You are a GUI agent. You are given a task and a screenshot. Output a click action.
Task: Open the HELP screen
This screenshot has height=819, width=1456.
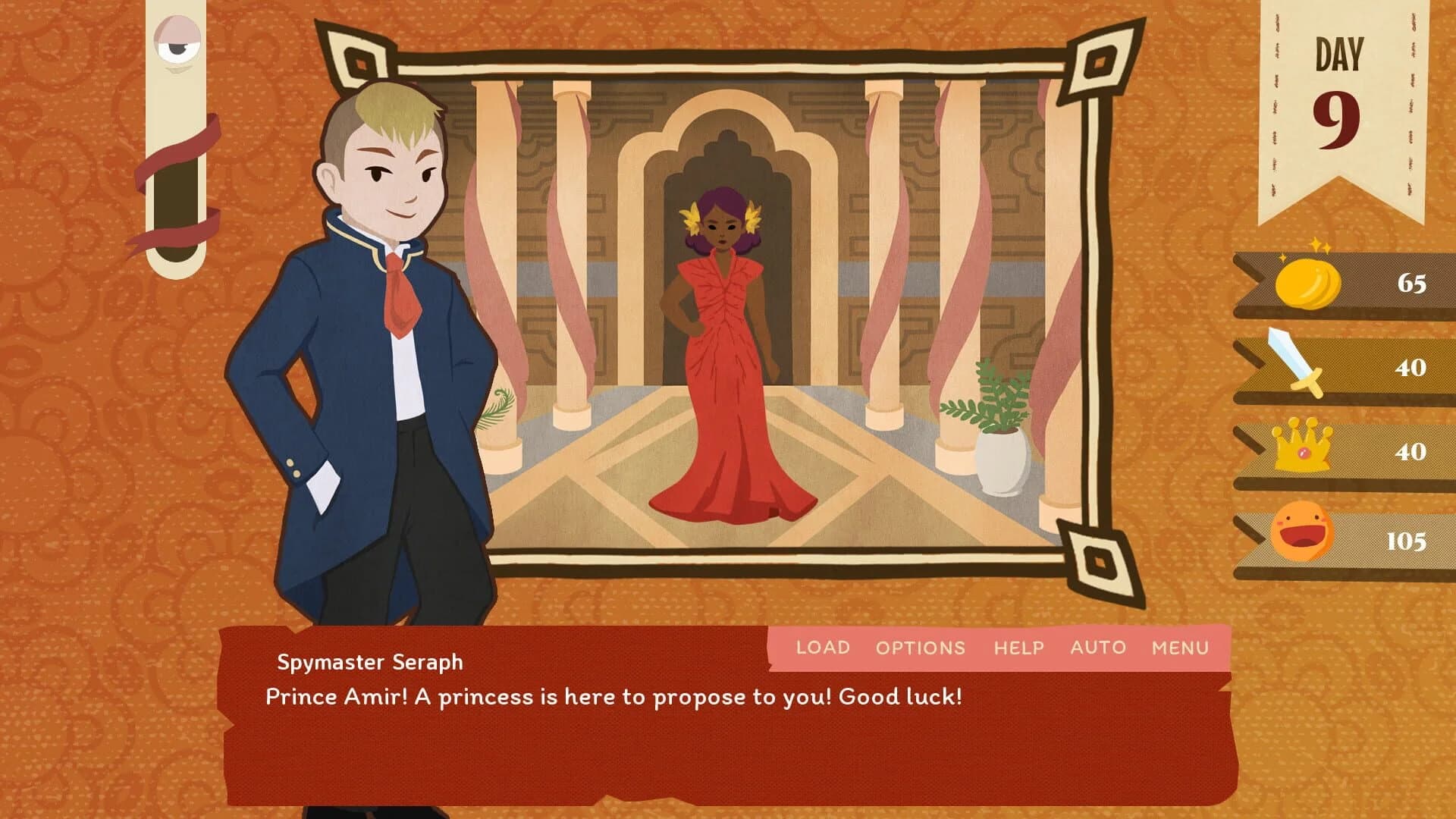click(x=1018, y=648)
